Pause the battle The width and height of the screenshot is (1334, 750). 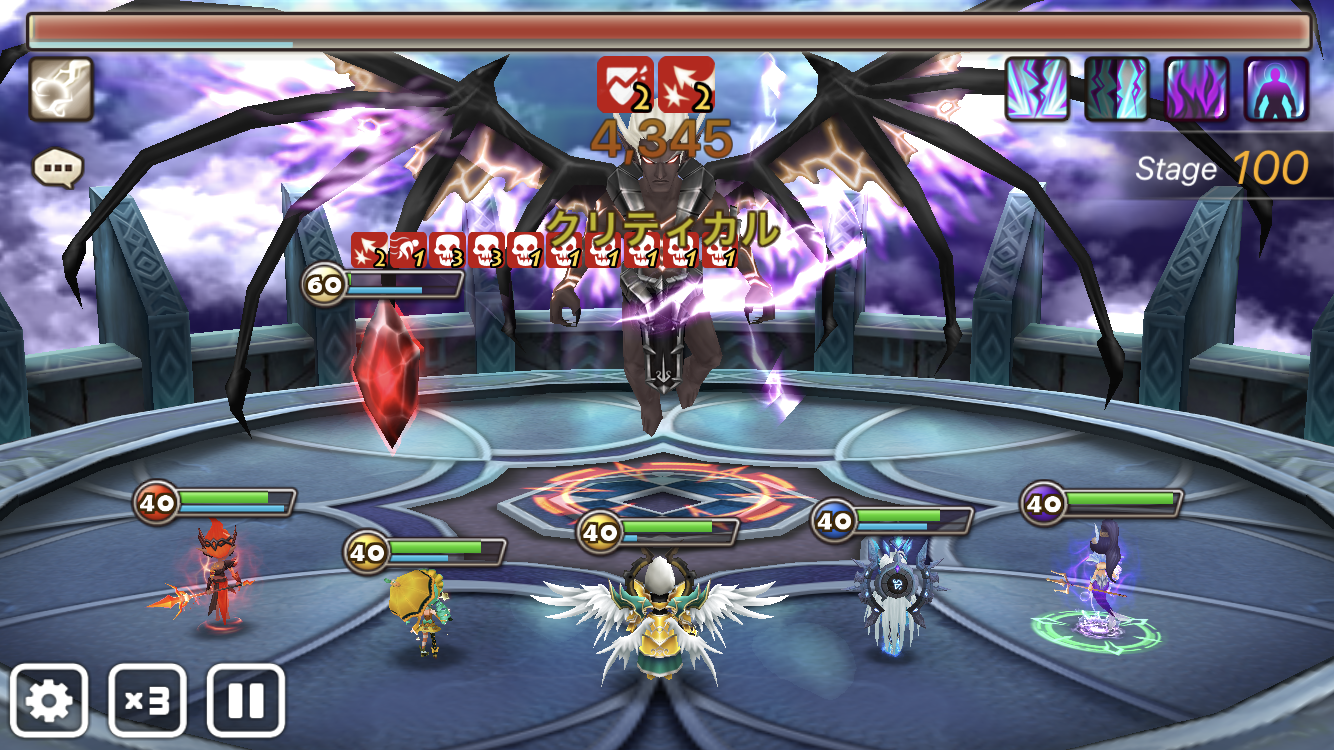[245, 701]
